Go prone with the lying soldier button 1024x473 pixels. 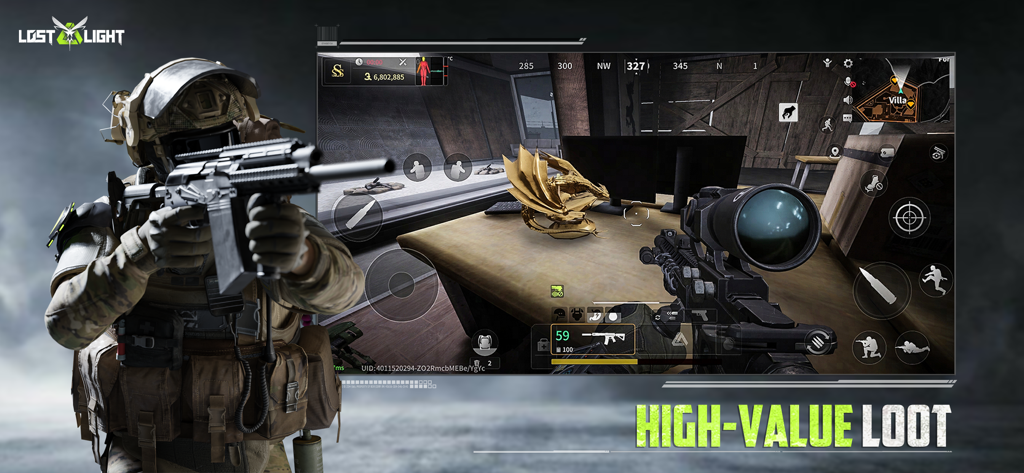click(911, 347)
